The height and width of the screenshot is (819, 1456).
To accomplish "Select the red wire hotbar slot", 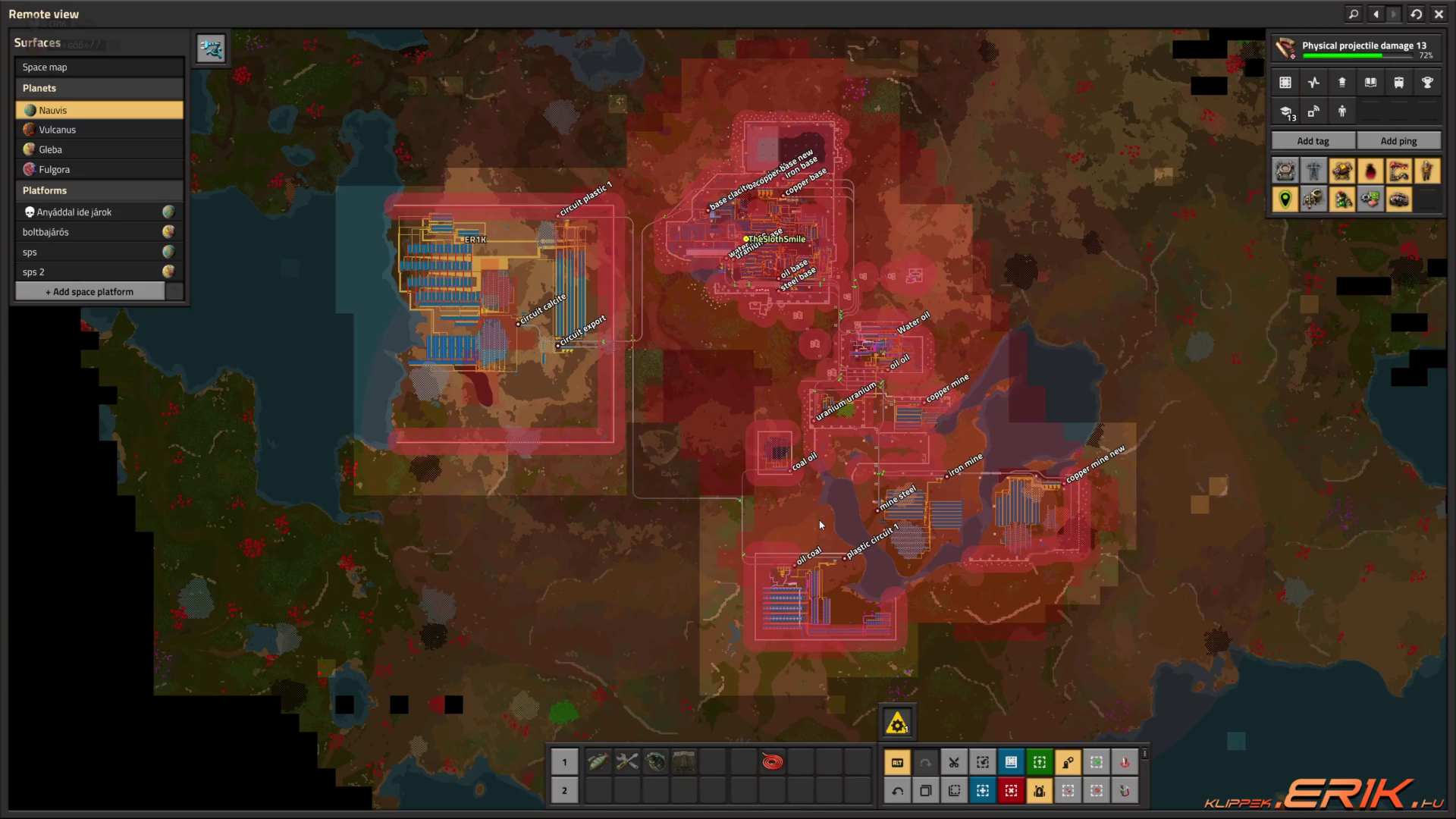I will tap(772, 762).
